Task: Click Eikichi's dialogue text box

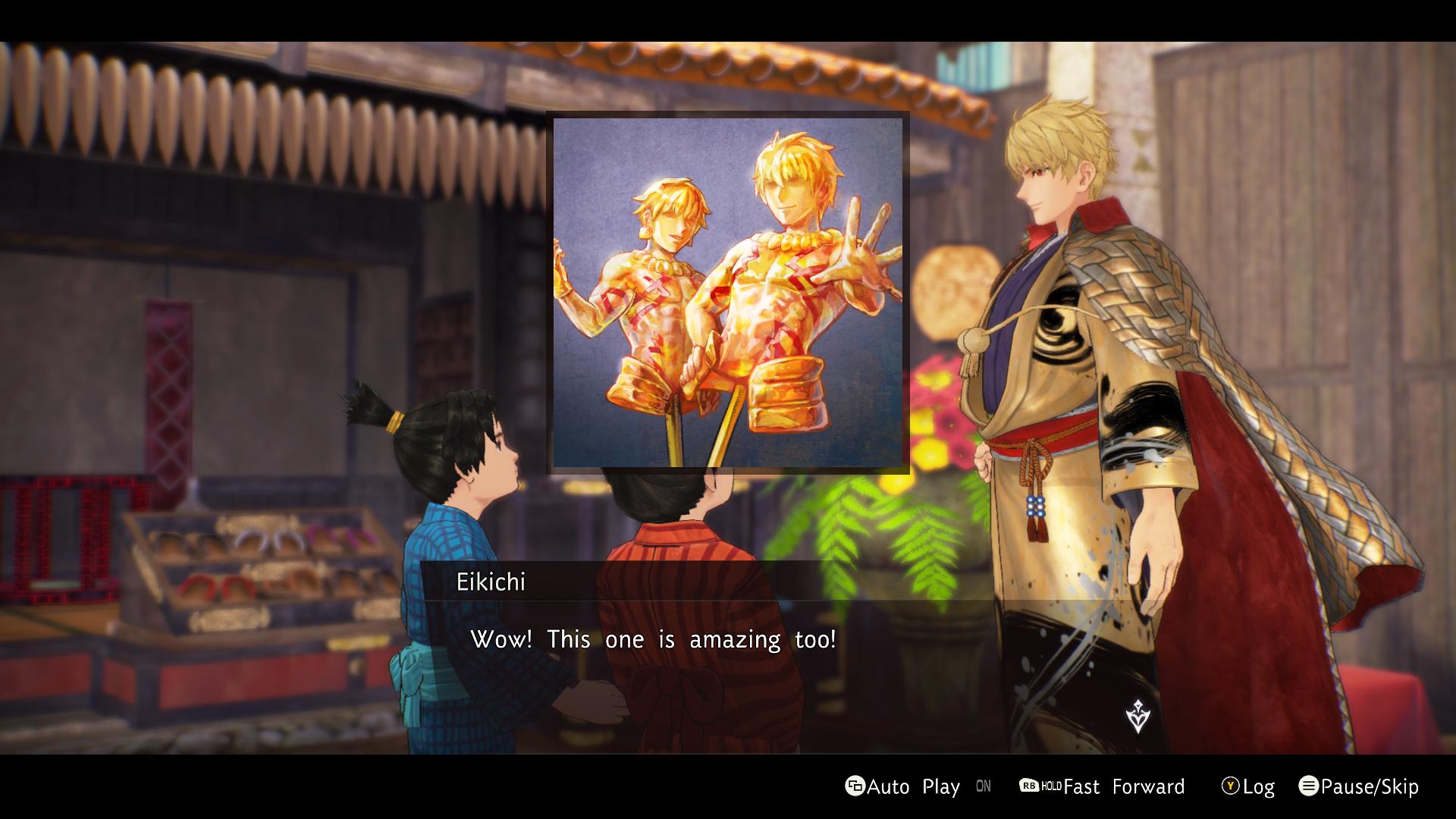Action: (x=652, y=639)
